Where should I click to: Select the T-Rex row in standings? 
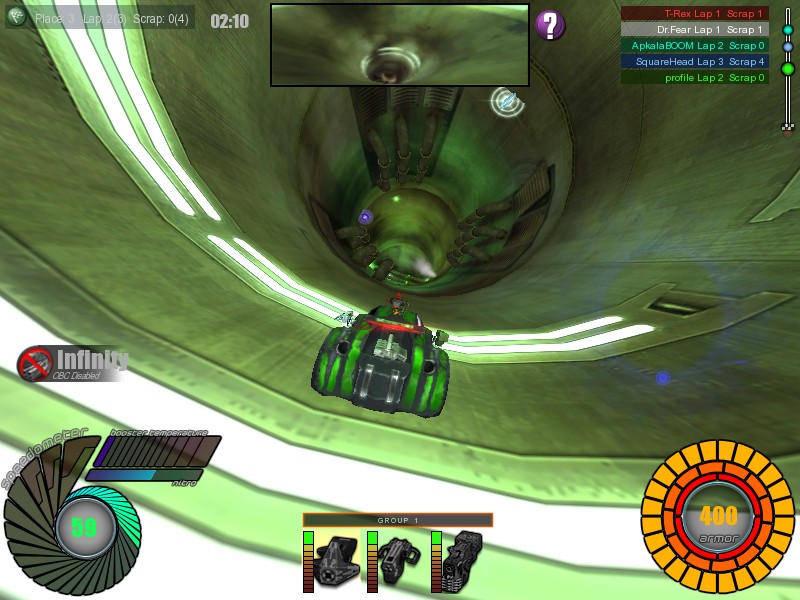point(695,14)
